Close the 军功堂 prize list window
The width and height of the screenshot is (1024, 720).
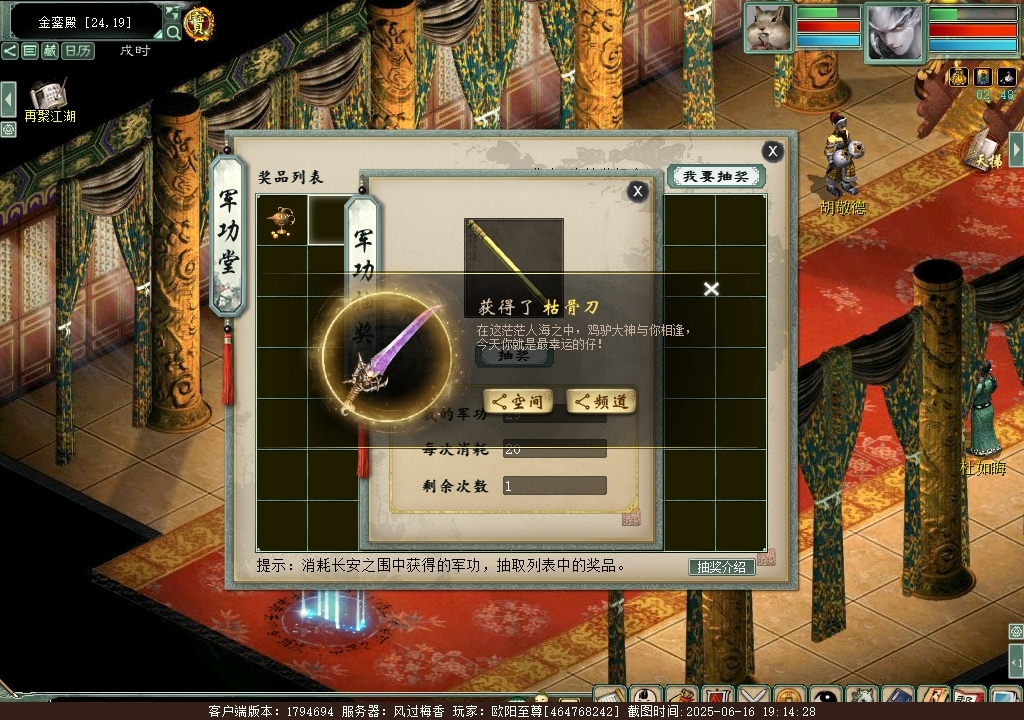click(x=772, y=151)
